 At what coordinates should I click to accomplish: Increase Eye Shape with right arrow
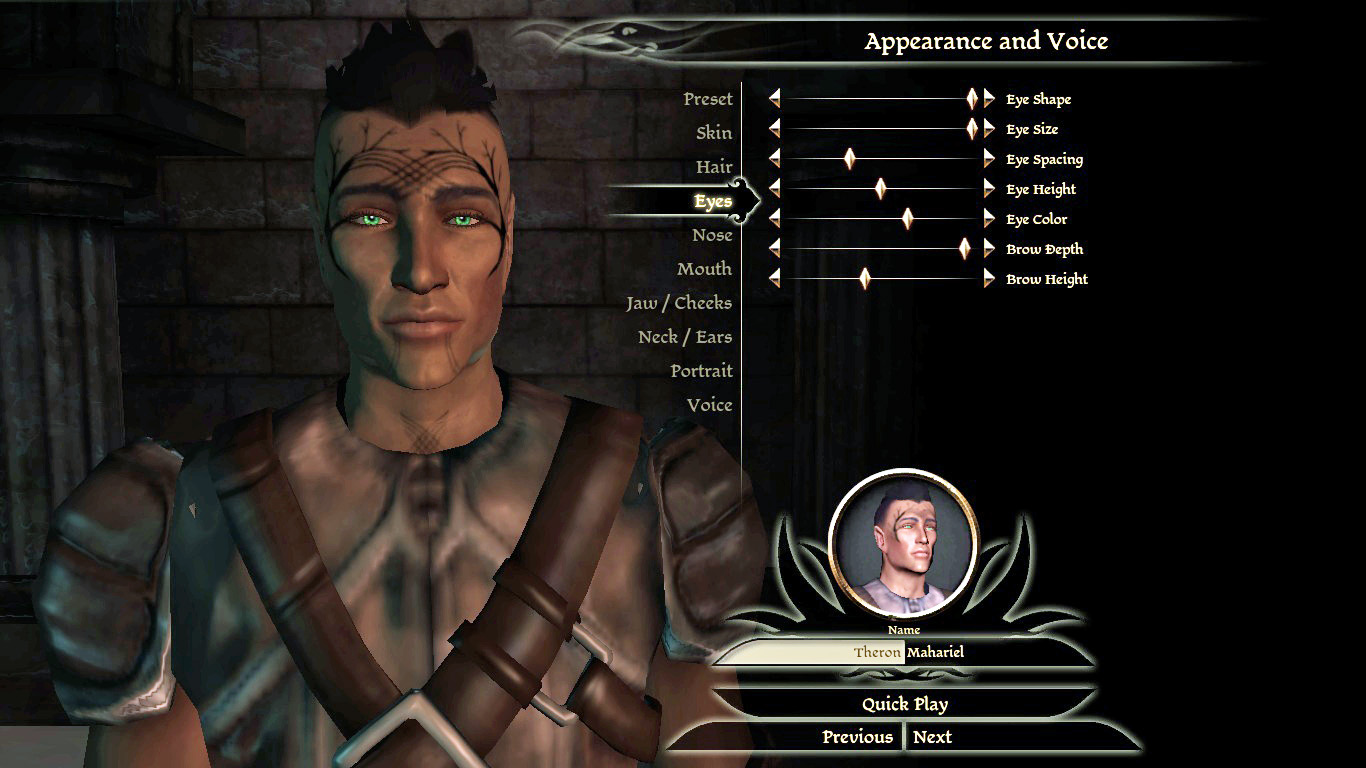[x=989, y=98]
